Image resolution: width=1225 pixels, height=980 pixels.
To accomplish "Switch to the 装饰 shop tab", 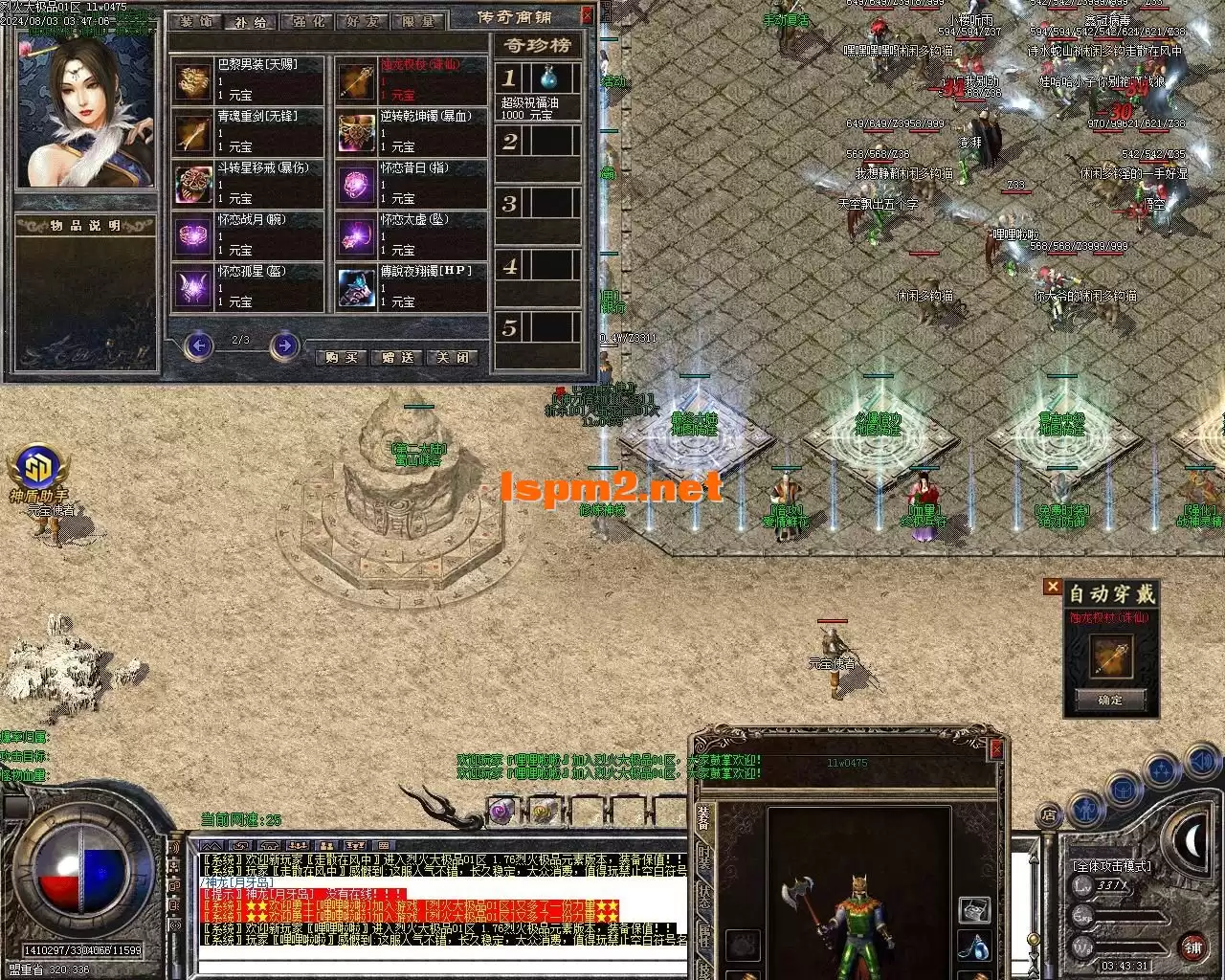I will 195,21.
